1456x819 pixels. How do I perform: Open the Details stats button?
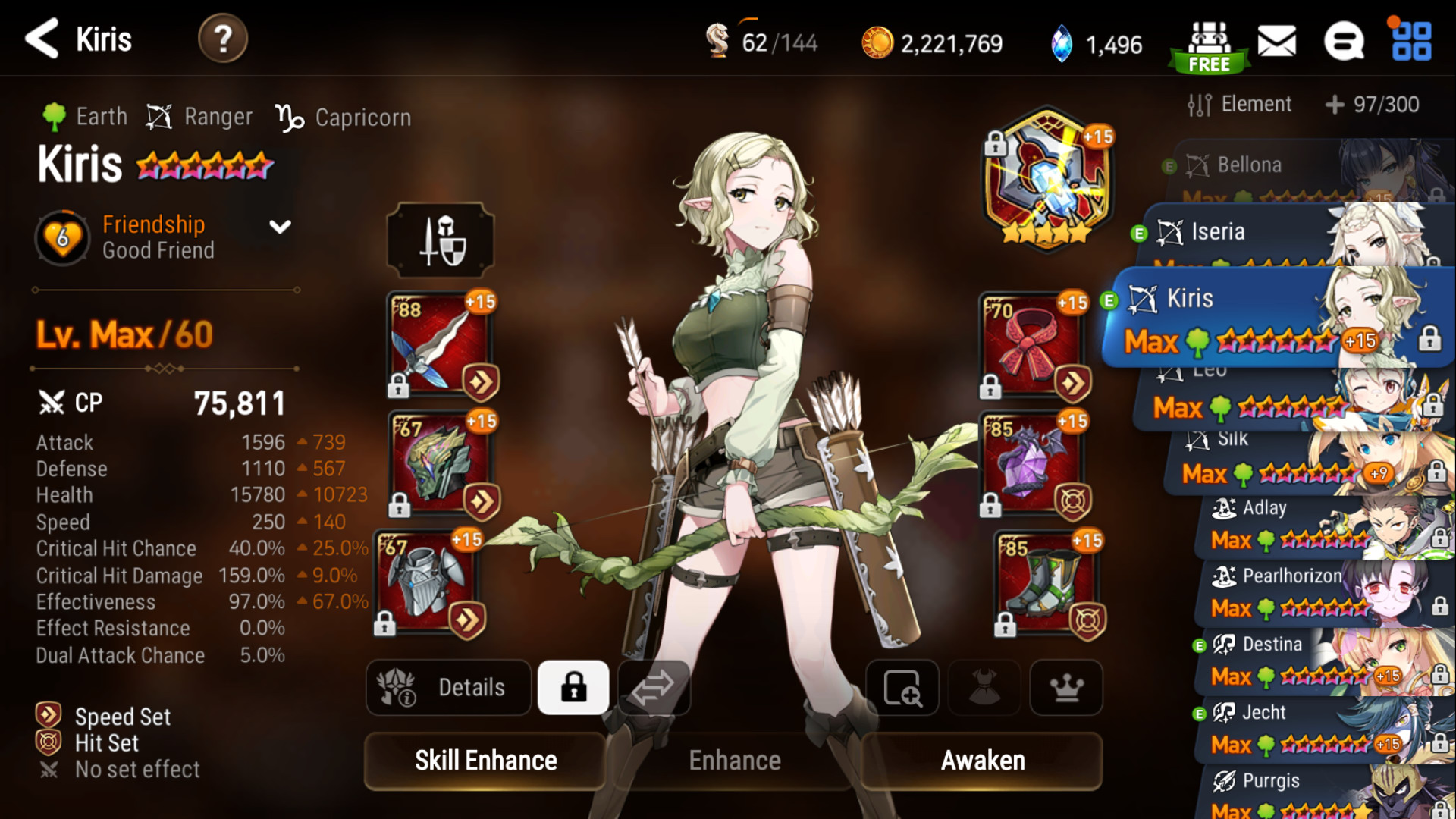[449, 688]
